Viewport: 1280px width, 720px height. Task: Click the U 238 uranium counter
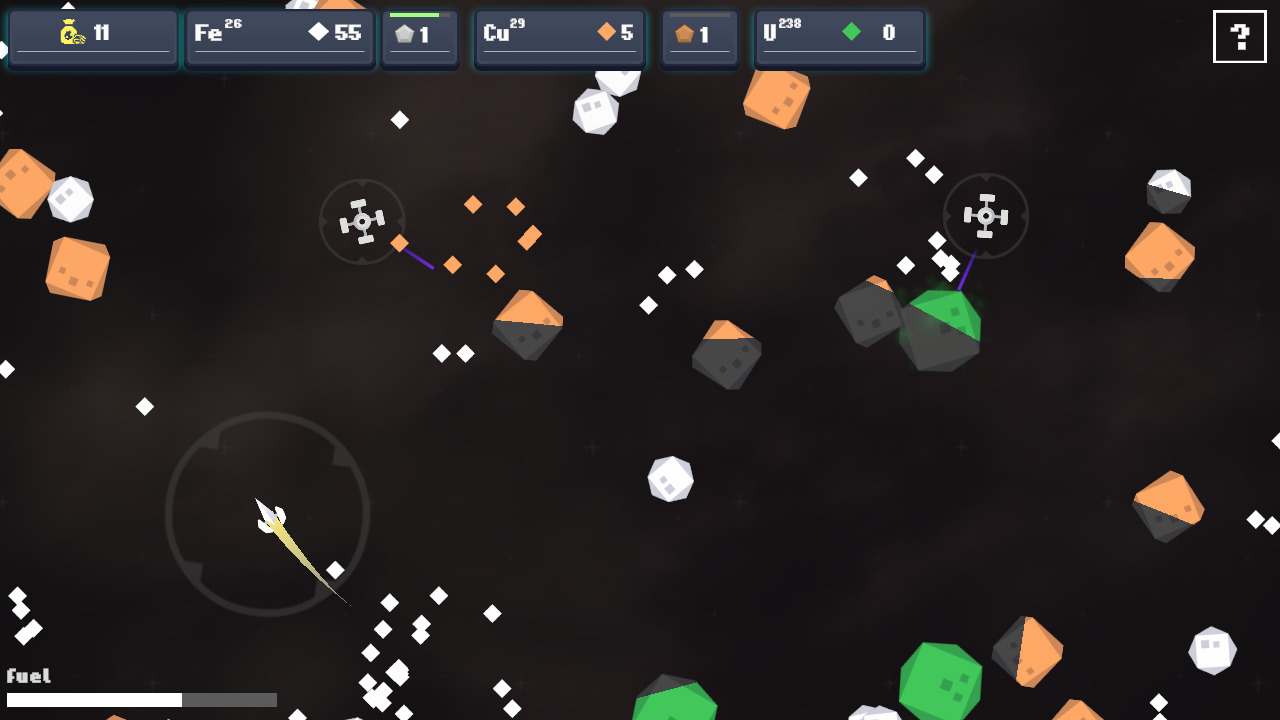[838, 35]
